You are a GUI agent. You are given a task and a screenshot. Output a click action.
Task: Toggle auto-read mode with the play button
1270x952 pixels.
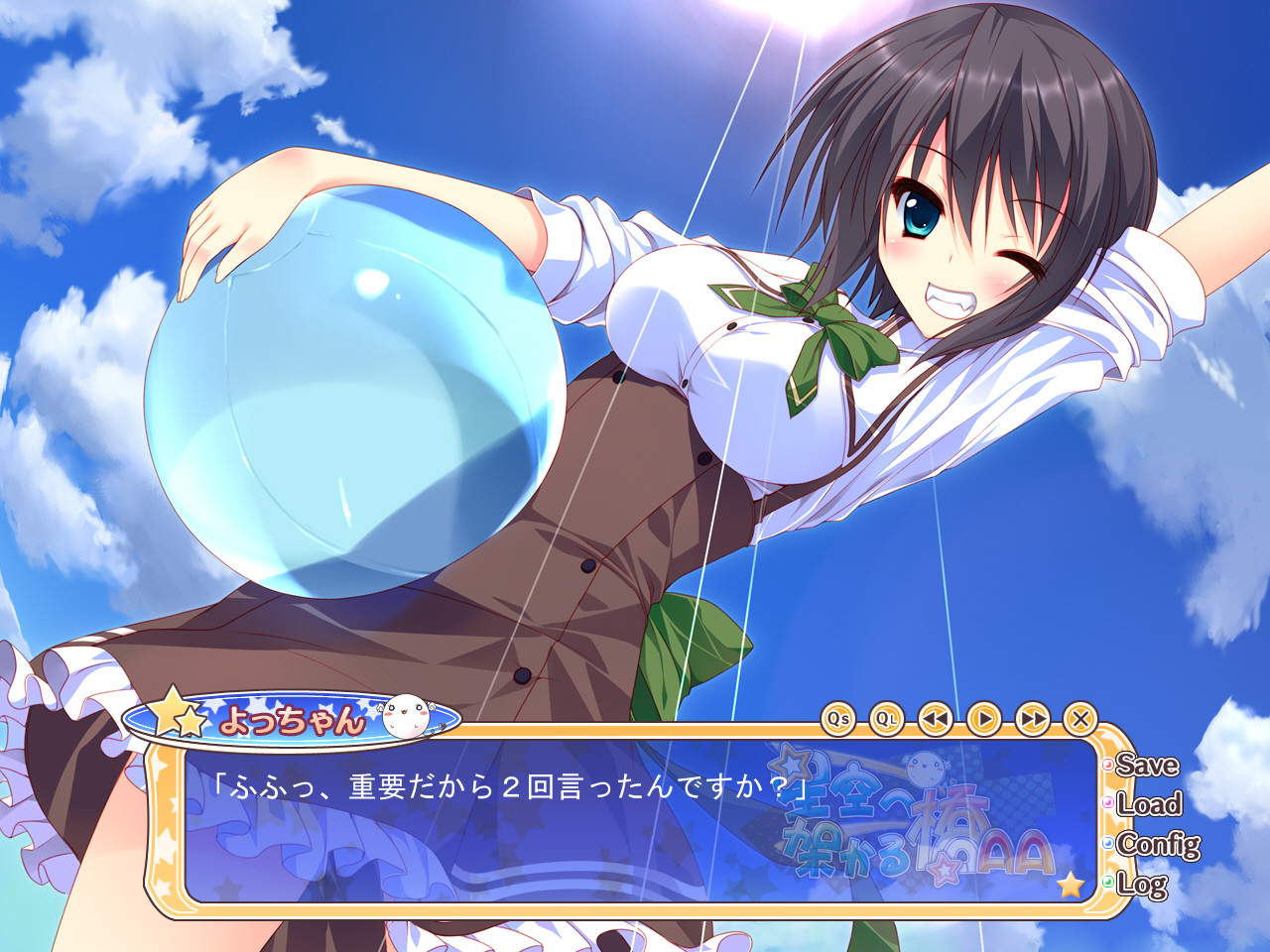pyautogui.click(x=982, y=716)
